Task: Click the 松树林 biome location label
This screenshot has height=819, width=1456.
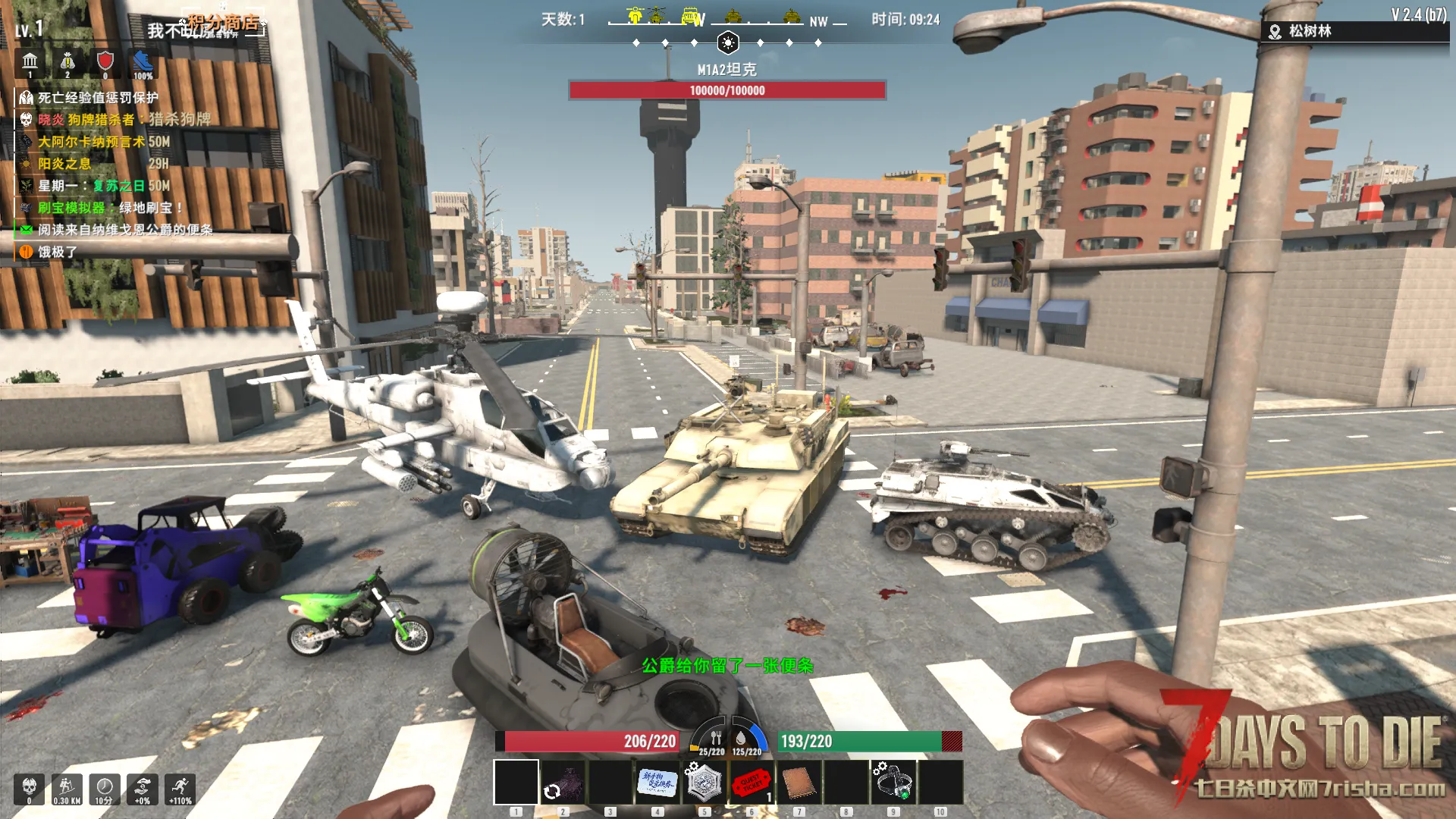Action: tap(1310, 31)
